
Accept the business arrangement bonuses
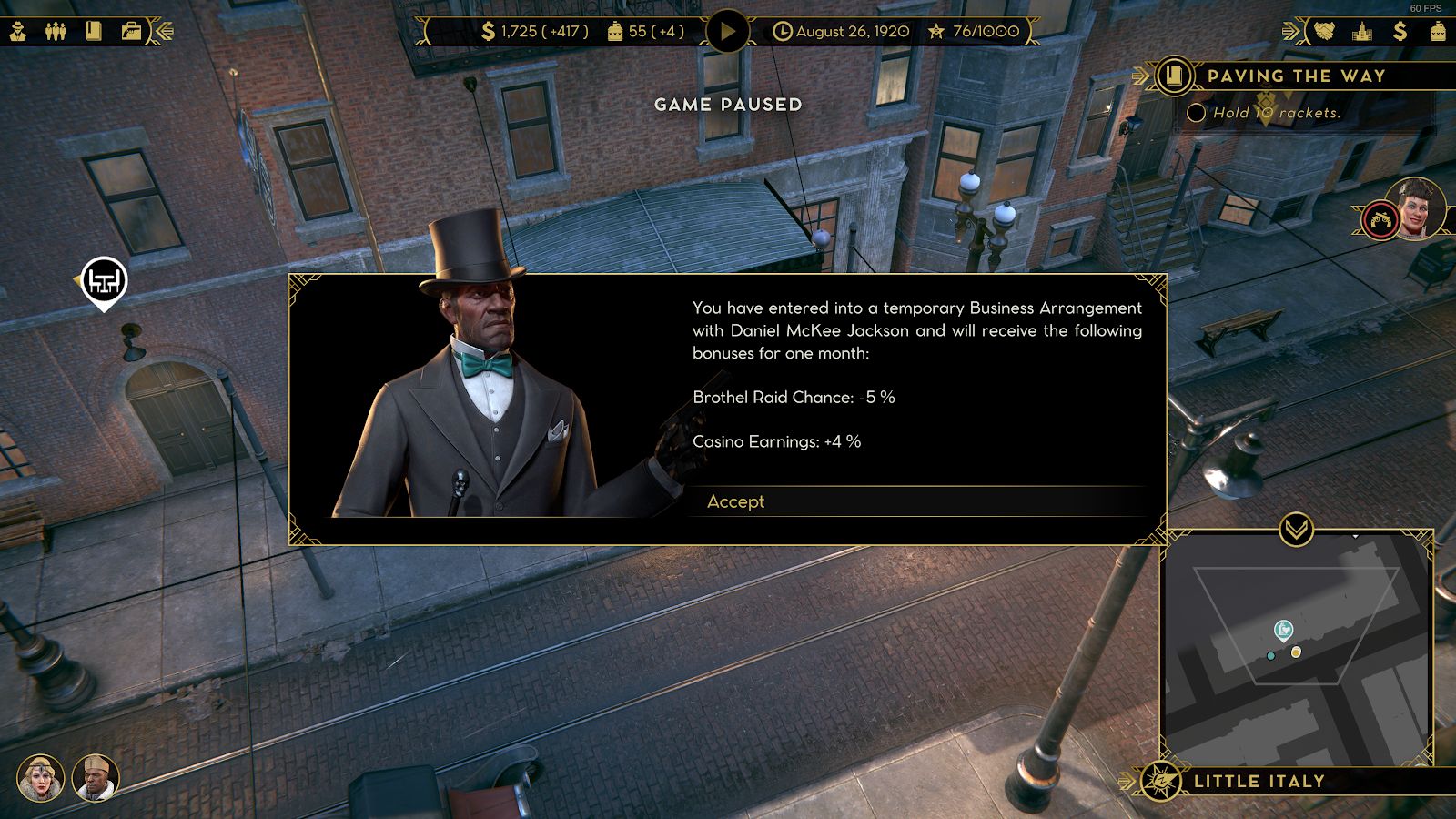(736, 501)
